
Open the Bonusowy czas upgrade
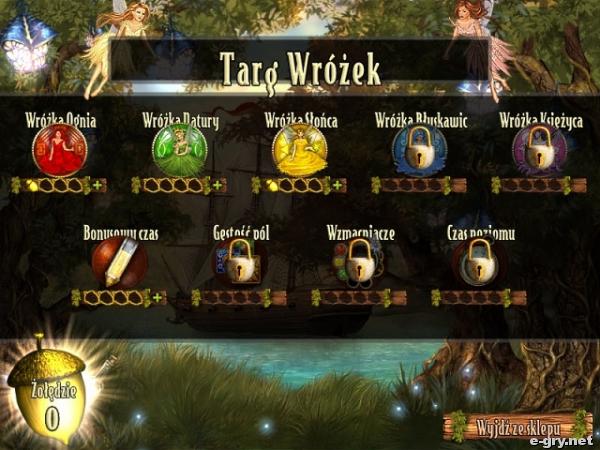(x=119, y=262)
